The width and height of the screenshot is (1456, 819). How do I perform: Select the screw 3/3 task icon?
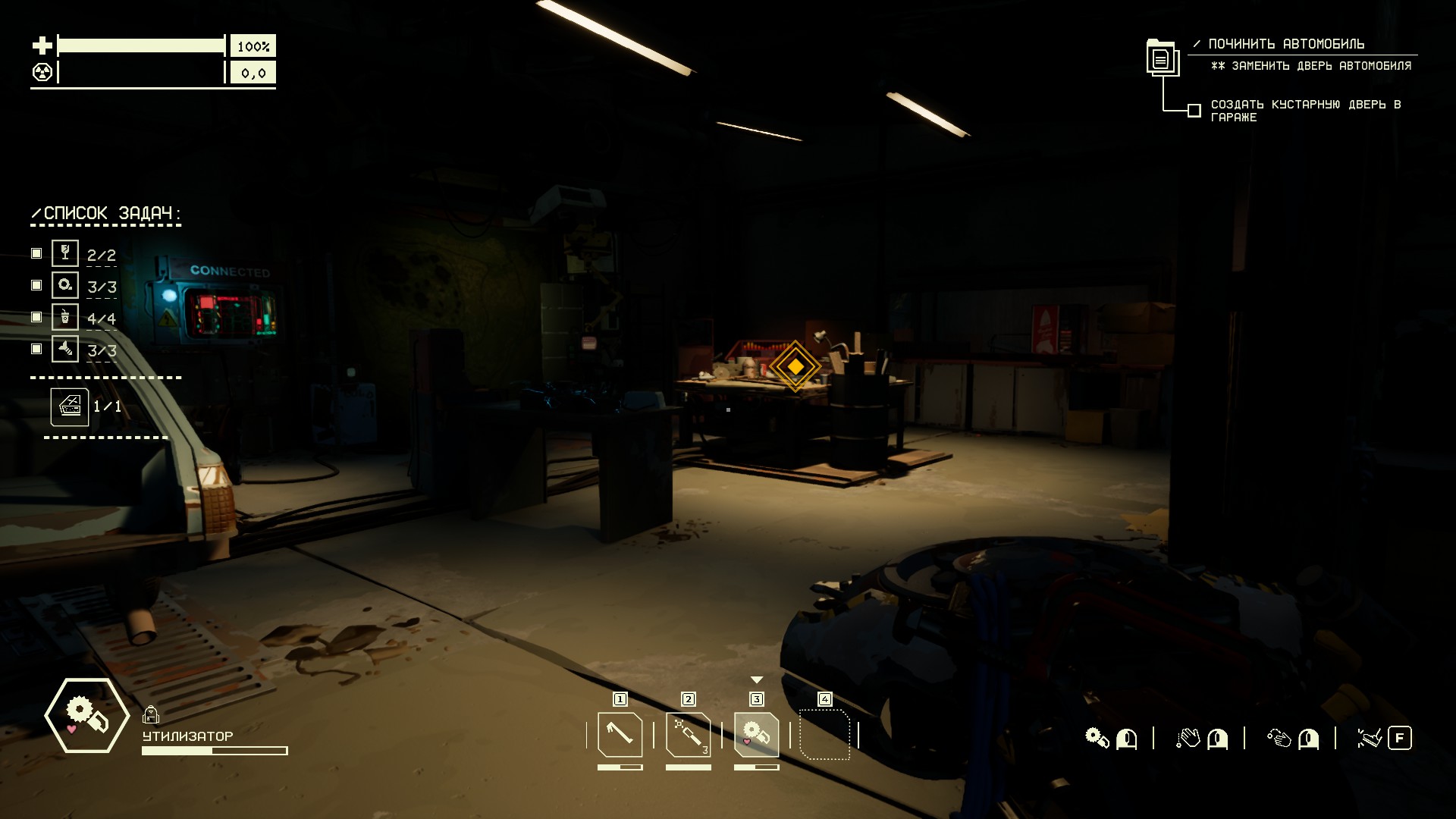65,349
